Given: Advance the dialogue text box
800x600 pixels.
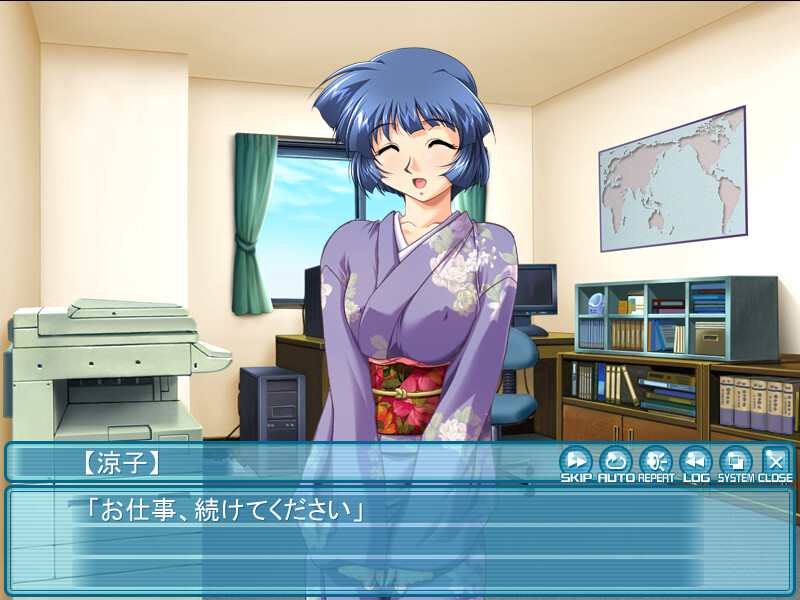Looking at the screenshot, I should (400, 545).
